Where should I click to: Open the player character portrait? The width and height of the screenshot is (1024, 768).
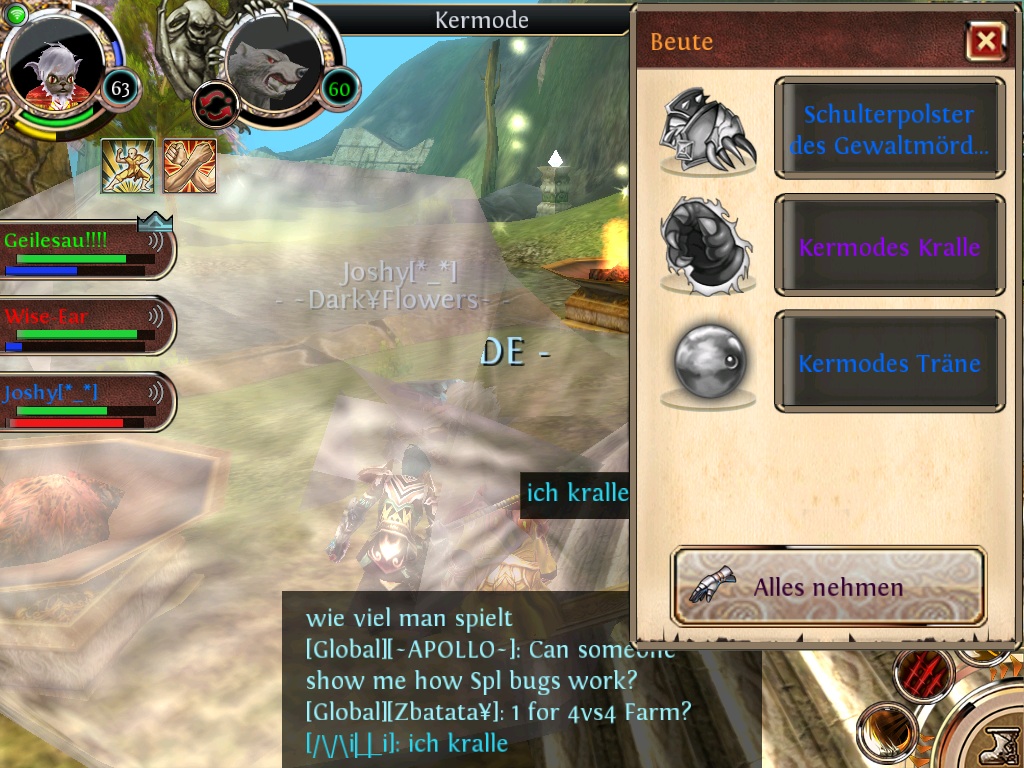point(56,67)
